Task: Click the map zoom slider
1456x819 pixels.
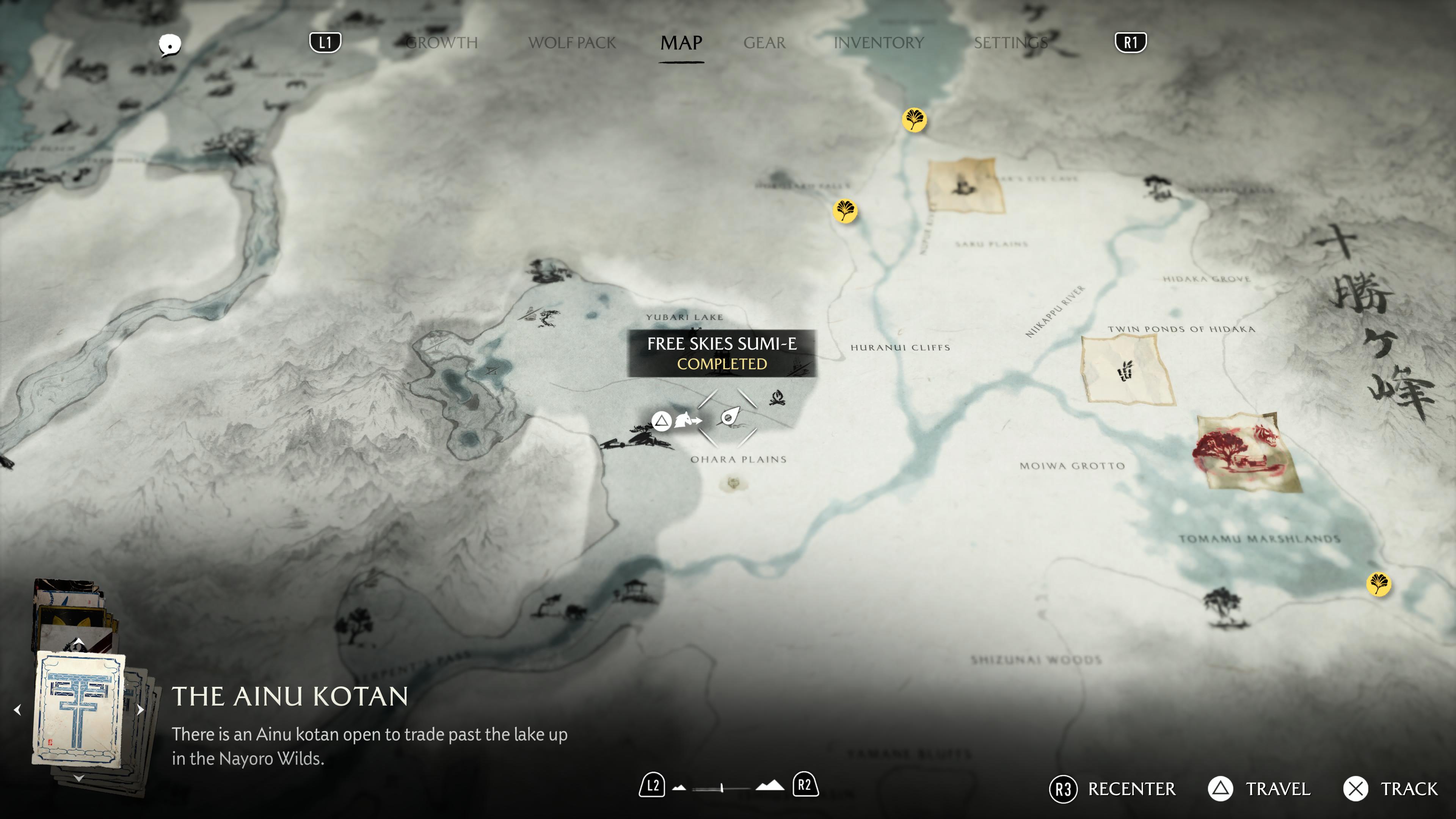Action: point(722,788)
